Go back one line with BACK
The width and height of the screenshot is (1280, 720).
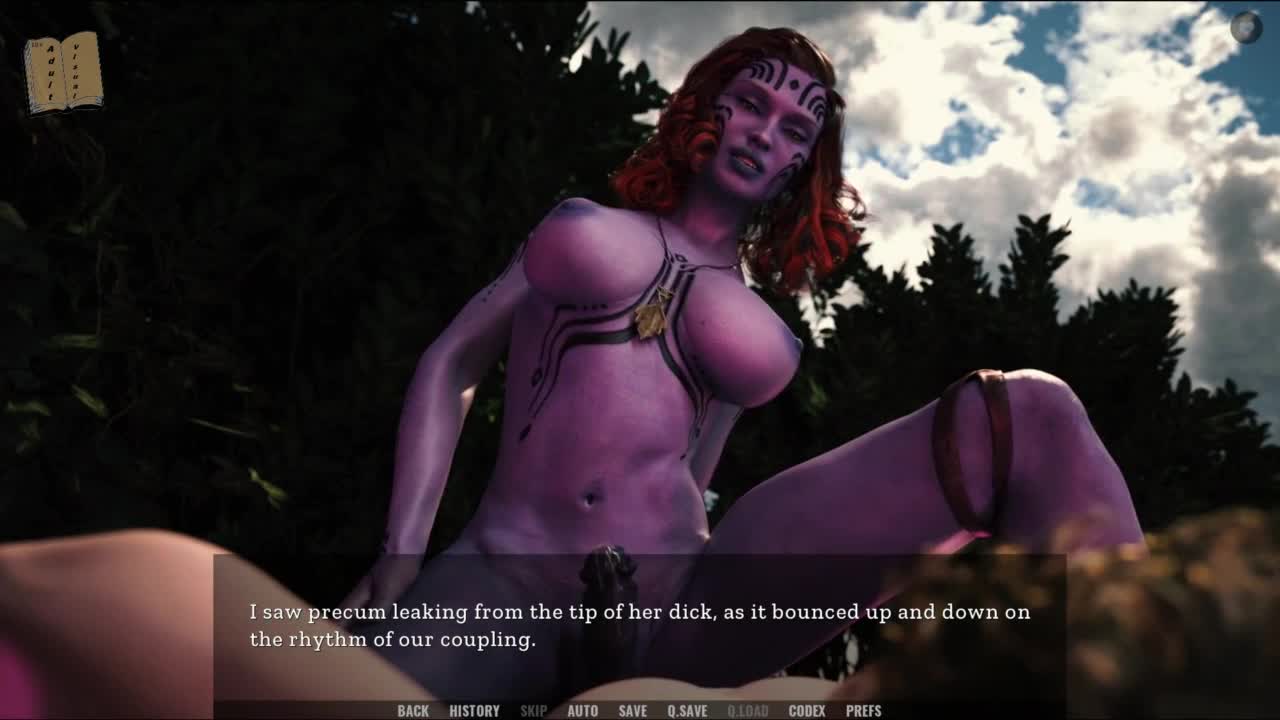coord(413,711)
